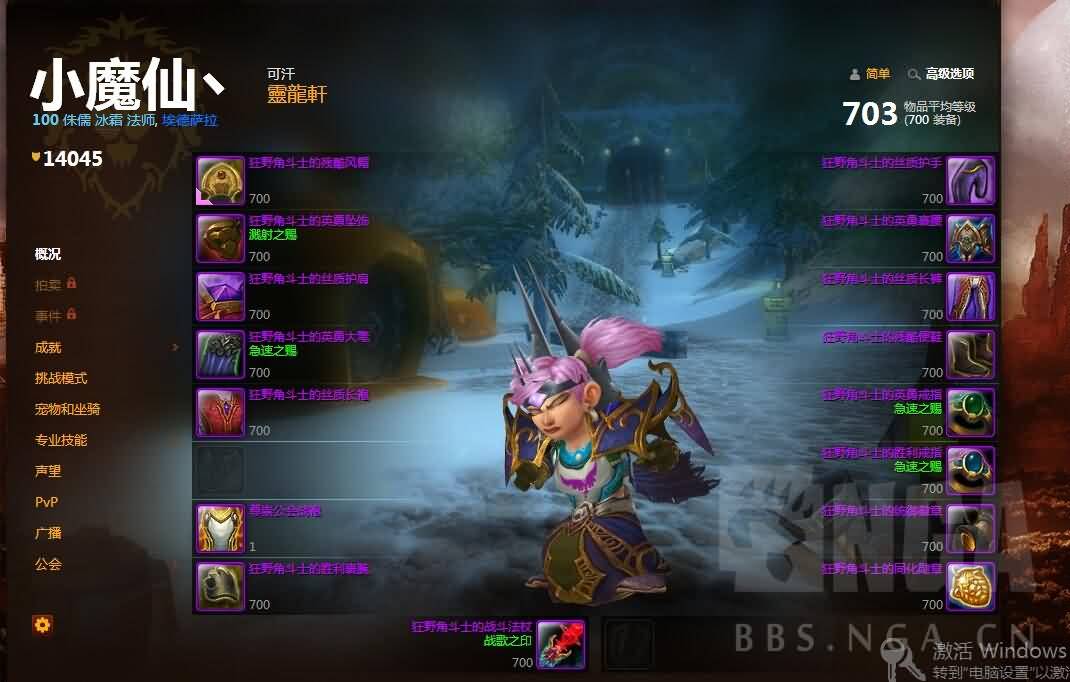Screen dimensions: 1070x682
Task: Go to 专业技能 professions
Action: (x=61, y=440)
